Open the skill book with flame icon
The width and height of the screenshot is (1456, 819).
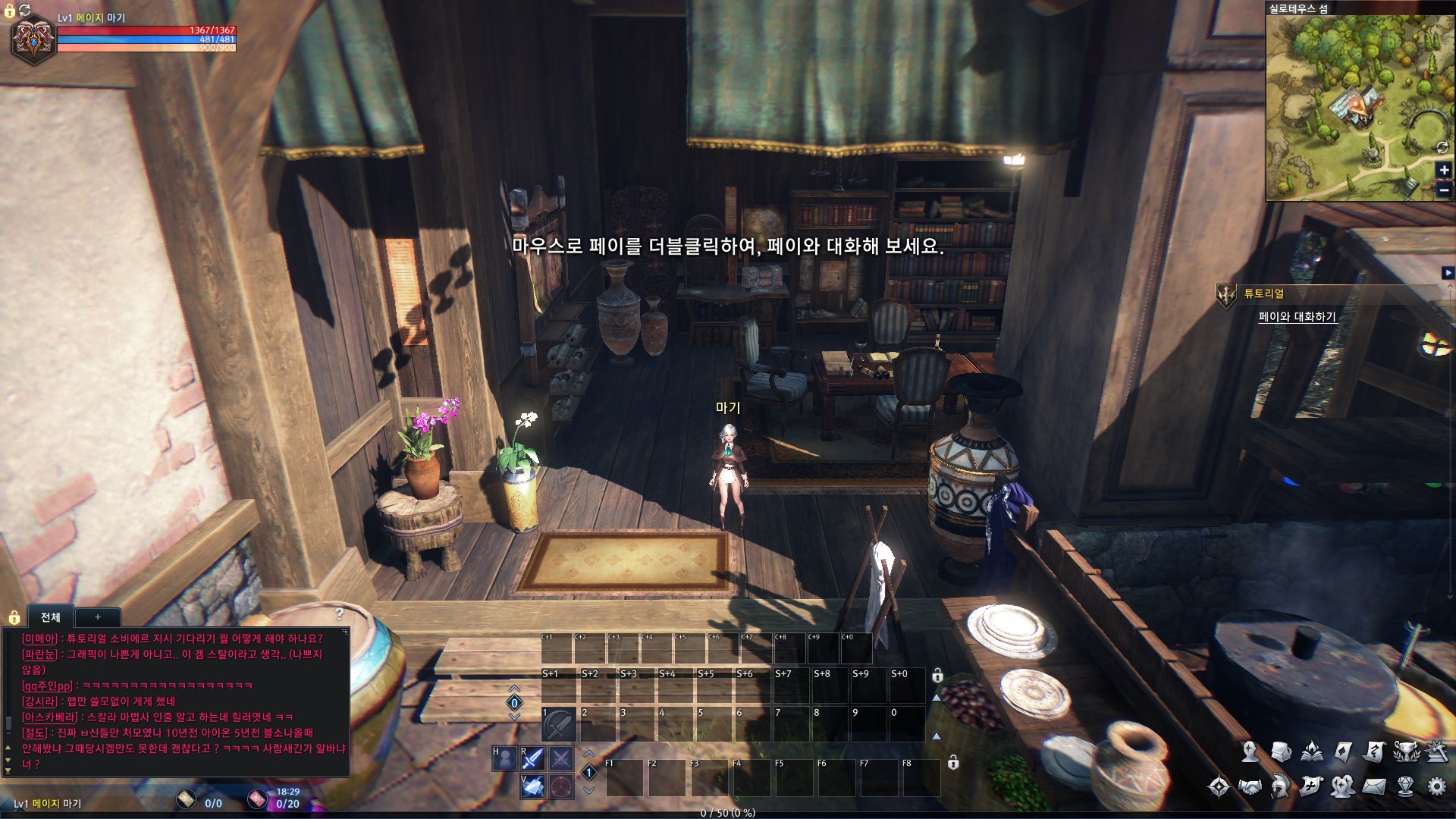tap(1312, 752)
